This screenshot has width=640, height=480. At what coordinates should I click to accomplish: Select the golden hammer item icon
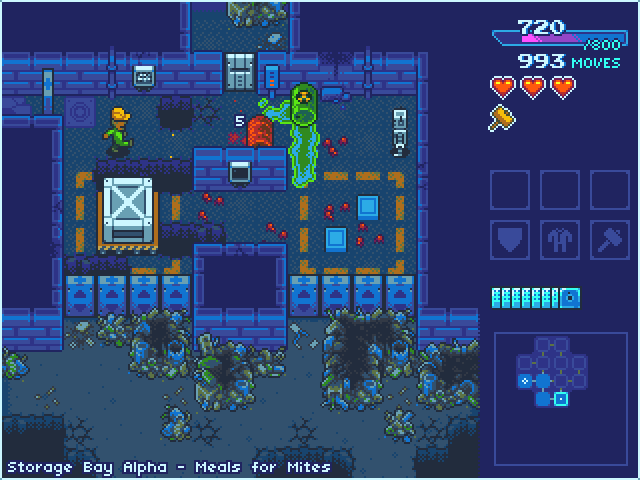500,119
